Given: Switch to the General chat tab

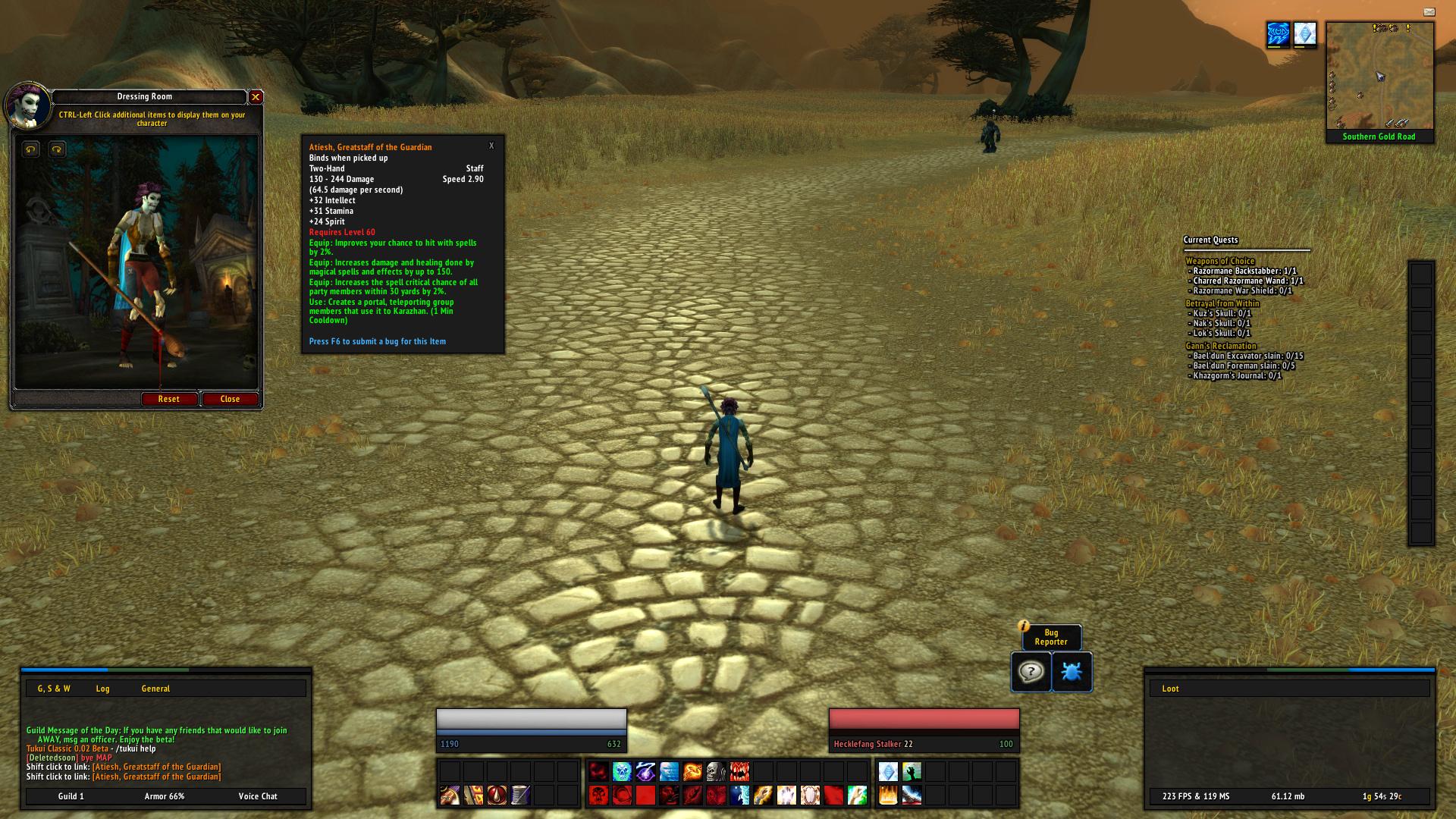Looking at the screenshot, I should 155,689.
